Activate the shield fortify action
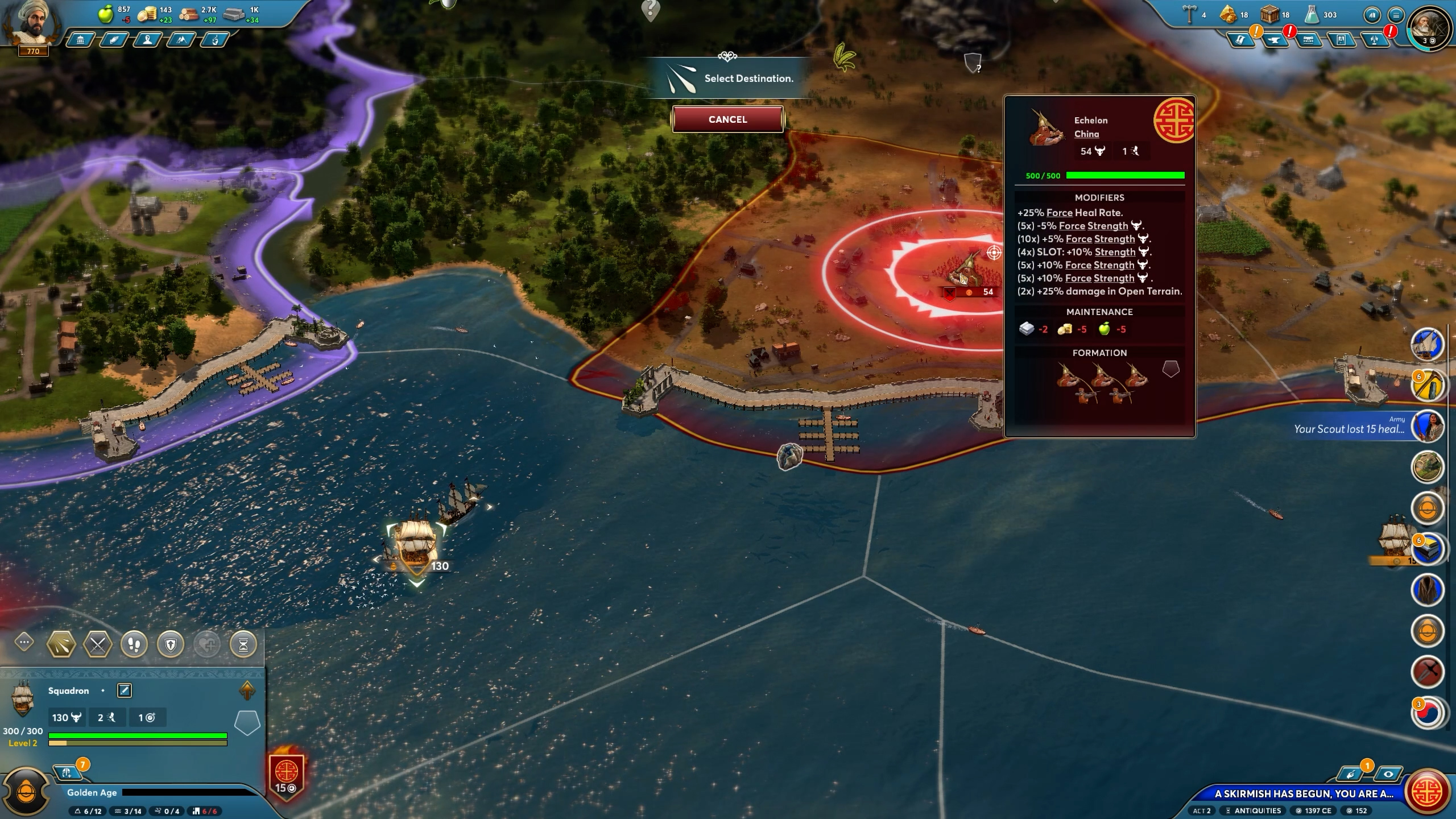This screenshot has height=819, width=1456. pos(171,644)
